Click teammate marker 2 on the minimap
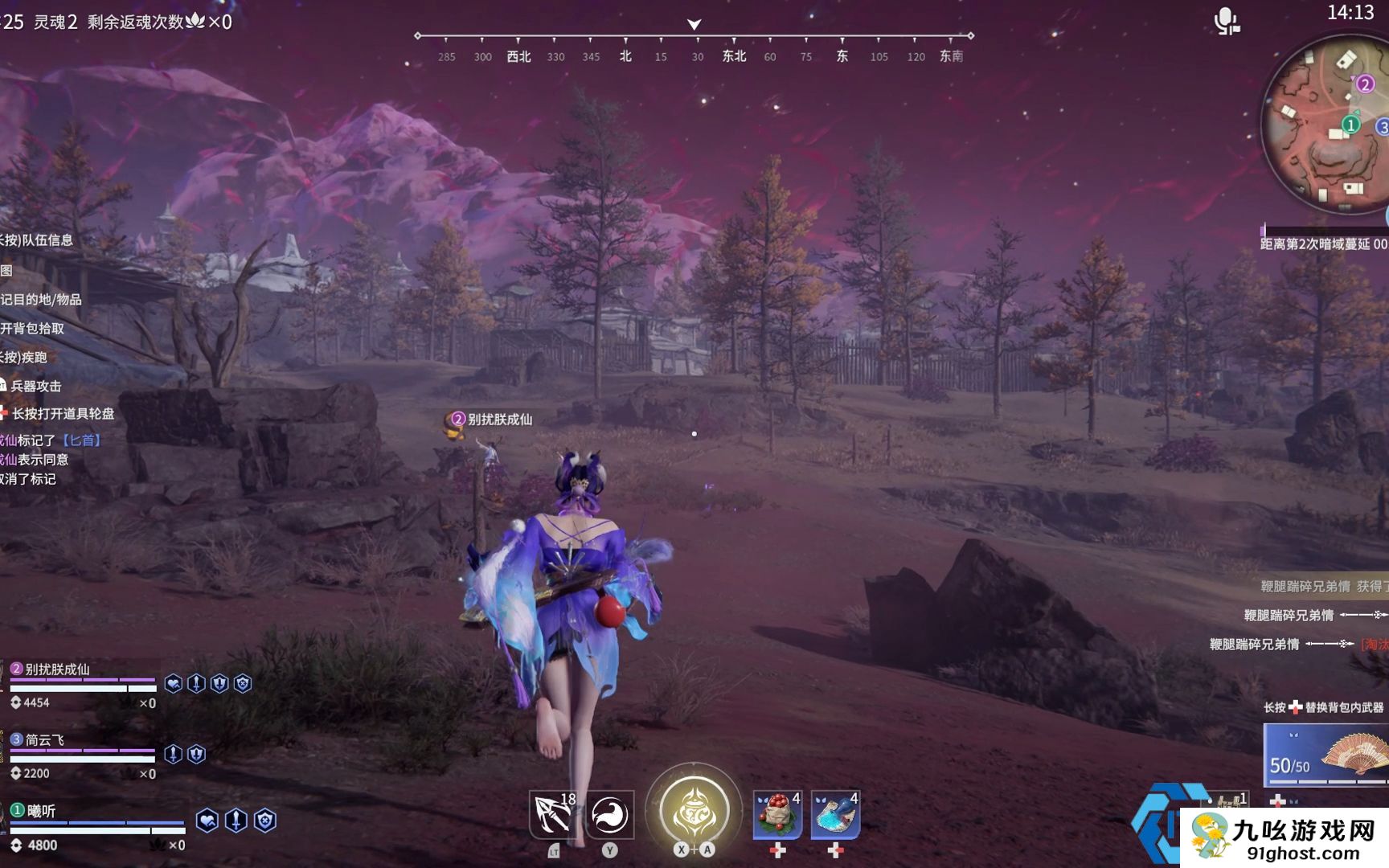The height and width of the screenshot is (868, 1389). coord(1365,84)
